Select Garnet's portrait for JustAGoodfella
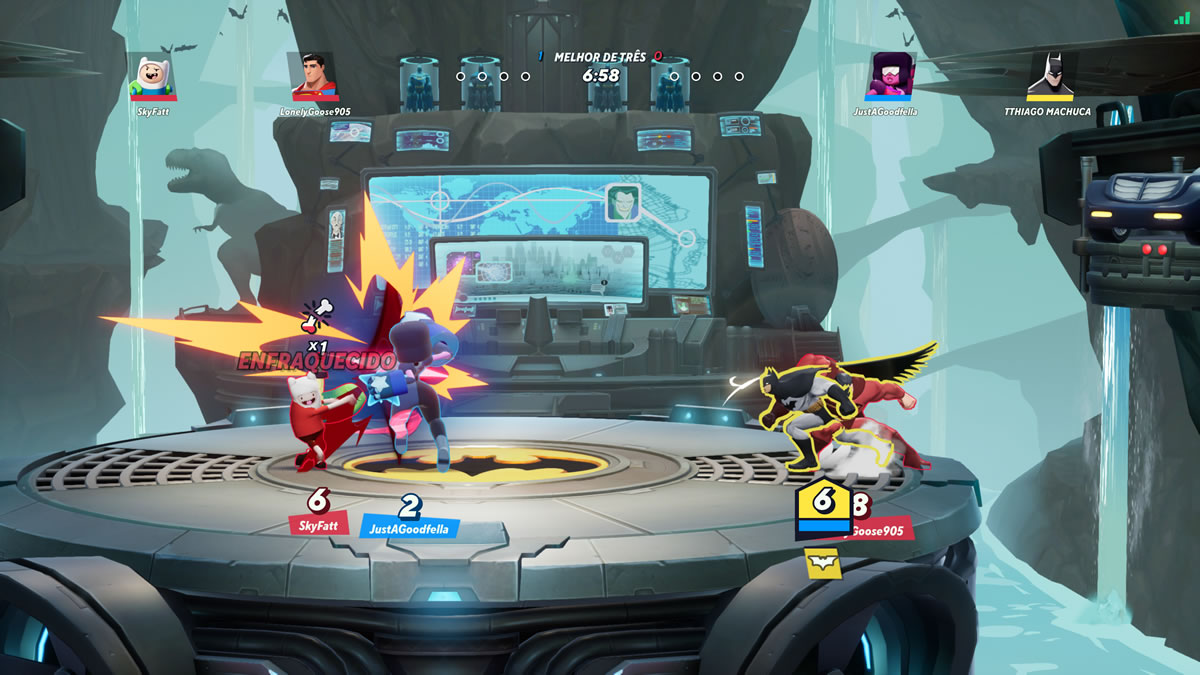This screenshot has width=1200, height=675. (x=885, y=77)
